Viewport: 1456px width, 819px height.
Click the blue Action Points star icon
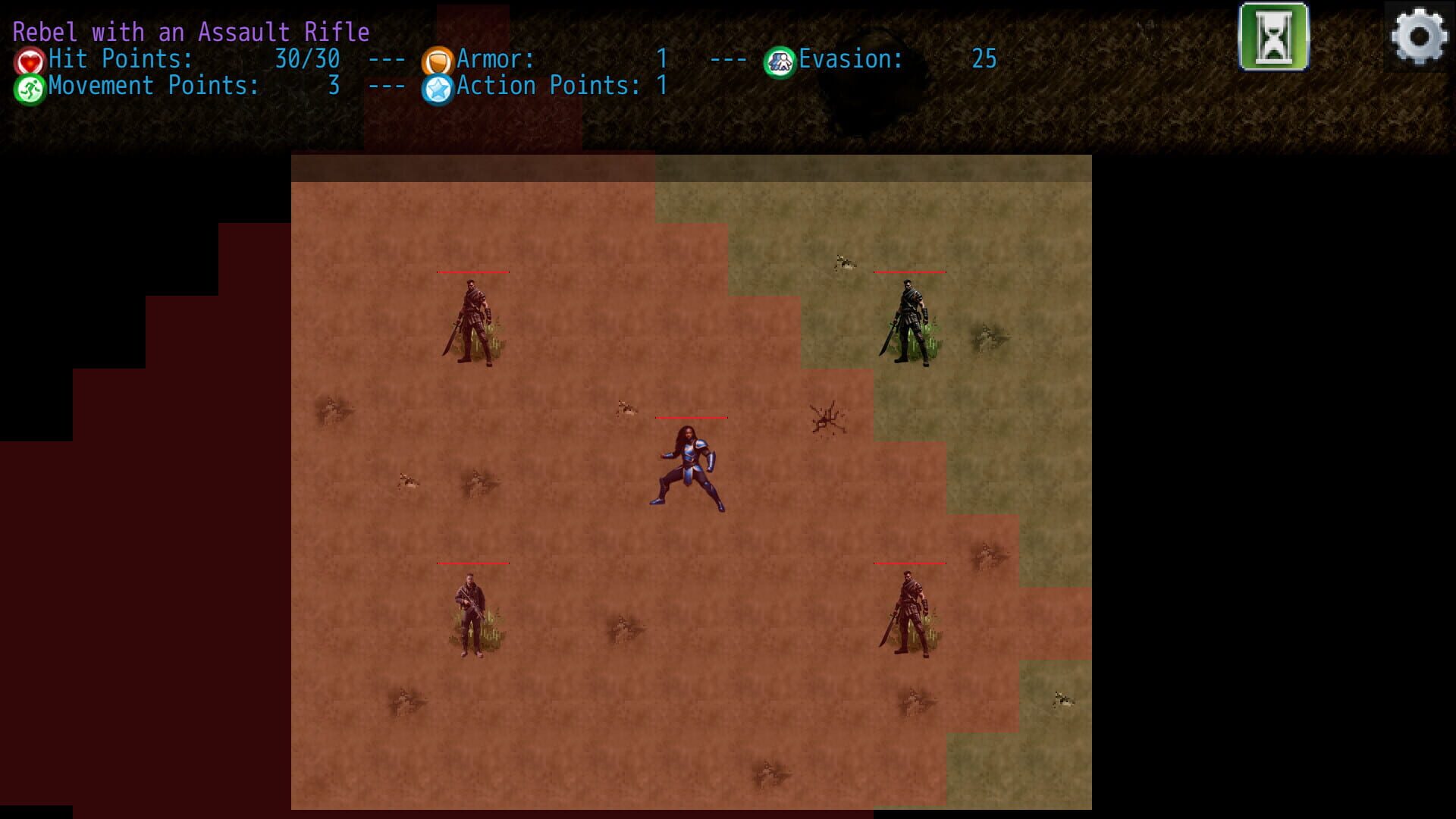tap(438, 86)
